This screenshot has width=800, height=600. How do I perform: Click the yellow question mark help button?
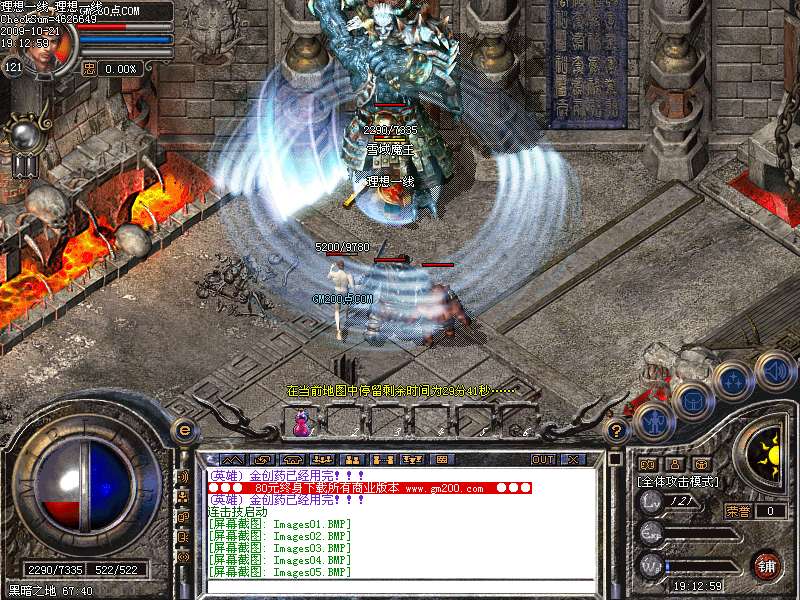point(618,431)
